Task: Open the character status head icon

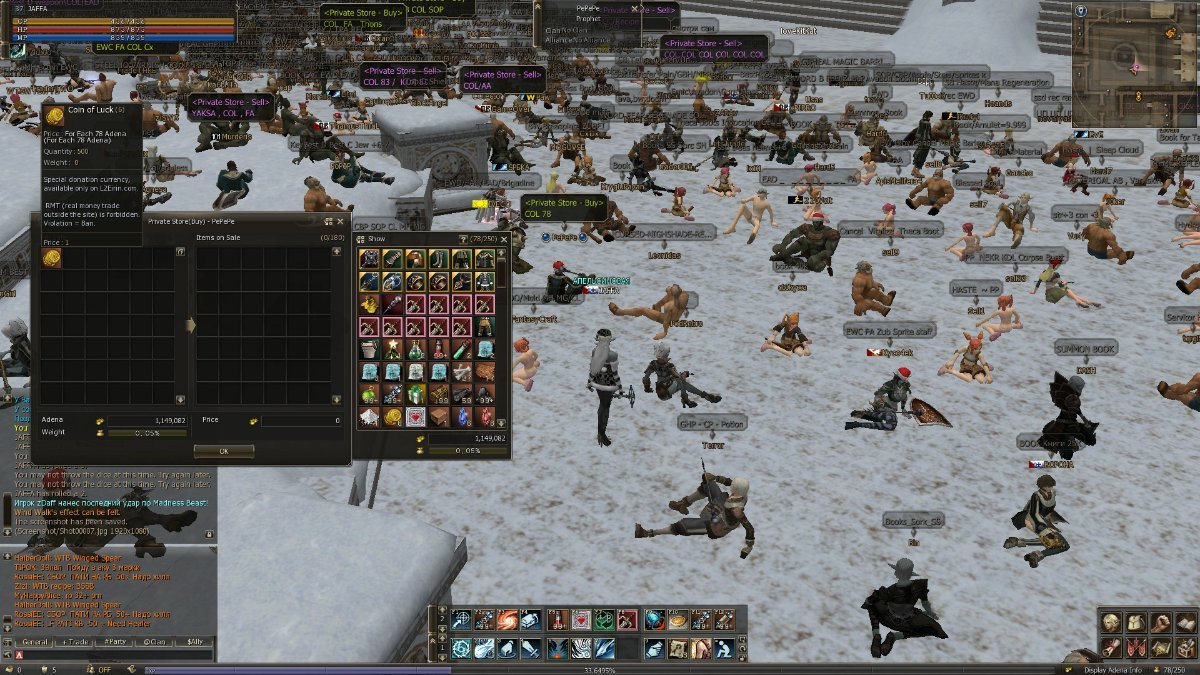Action: tap(1111, 623)
